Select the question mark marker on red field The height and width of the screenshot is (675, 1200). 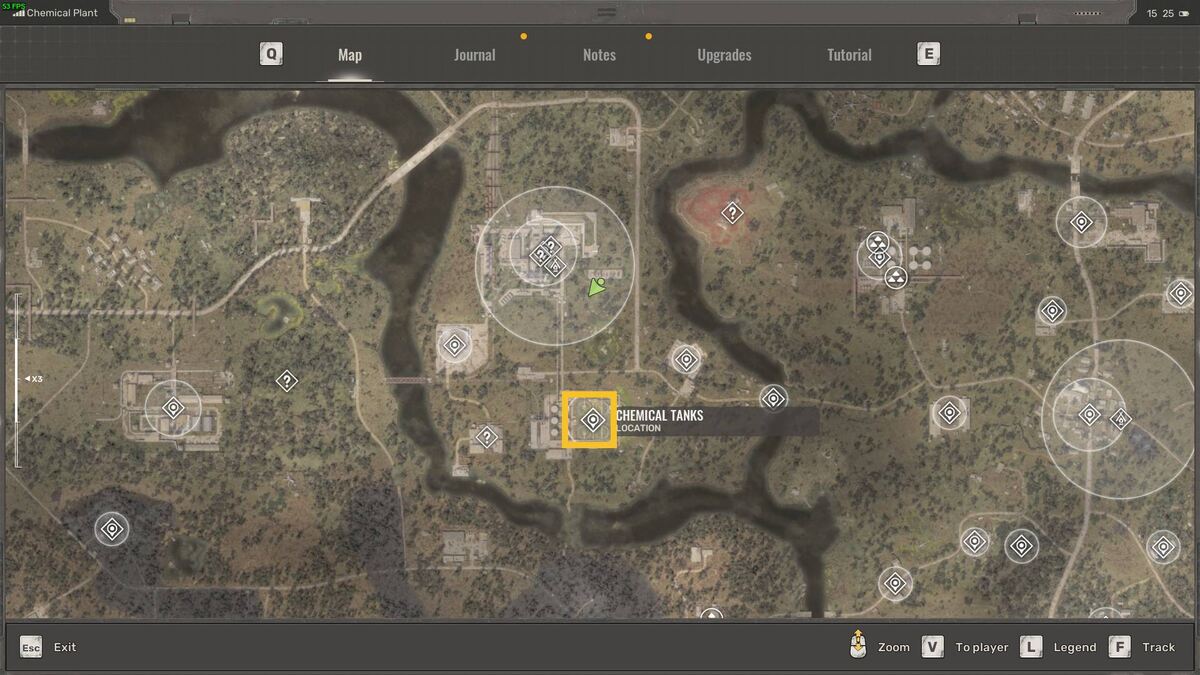733,212
